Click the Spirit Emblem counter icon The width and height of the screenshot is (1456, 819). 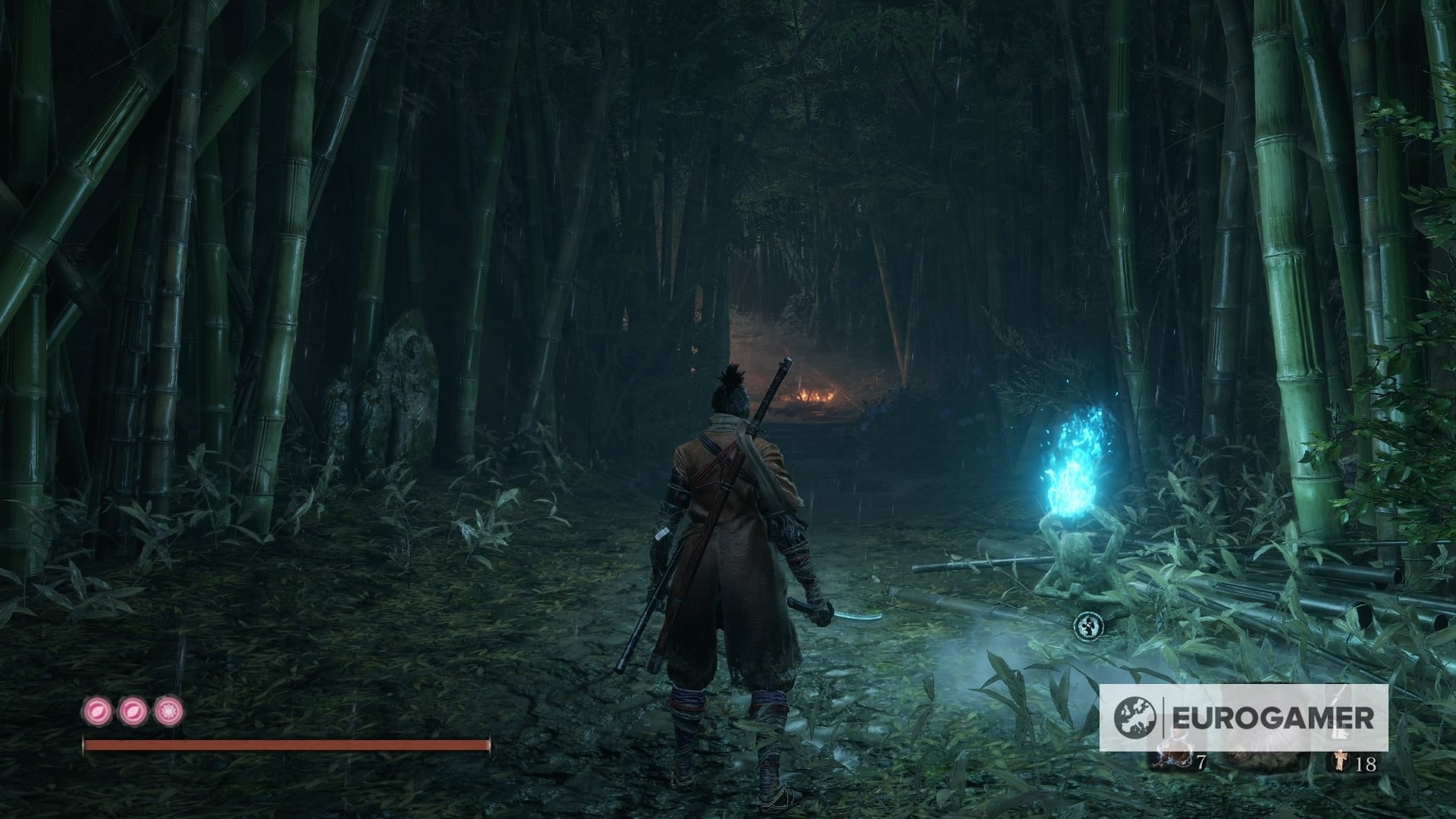pos(1341,761)
